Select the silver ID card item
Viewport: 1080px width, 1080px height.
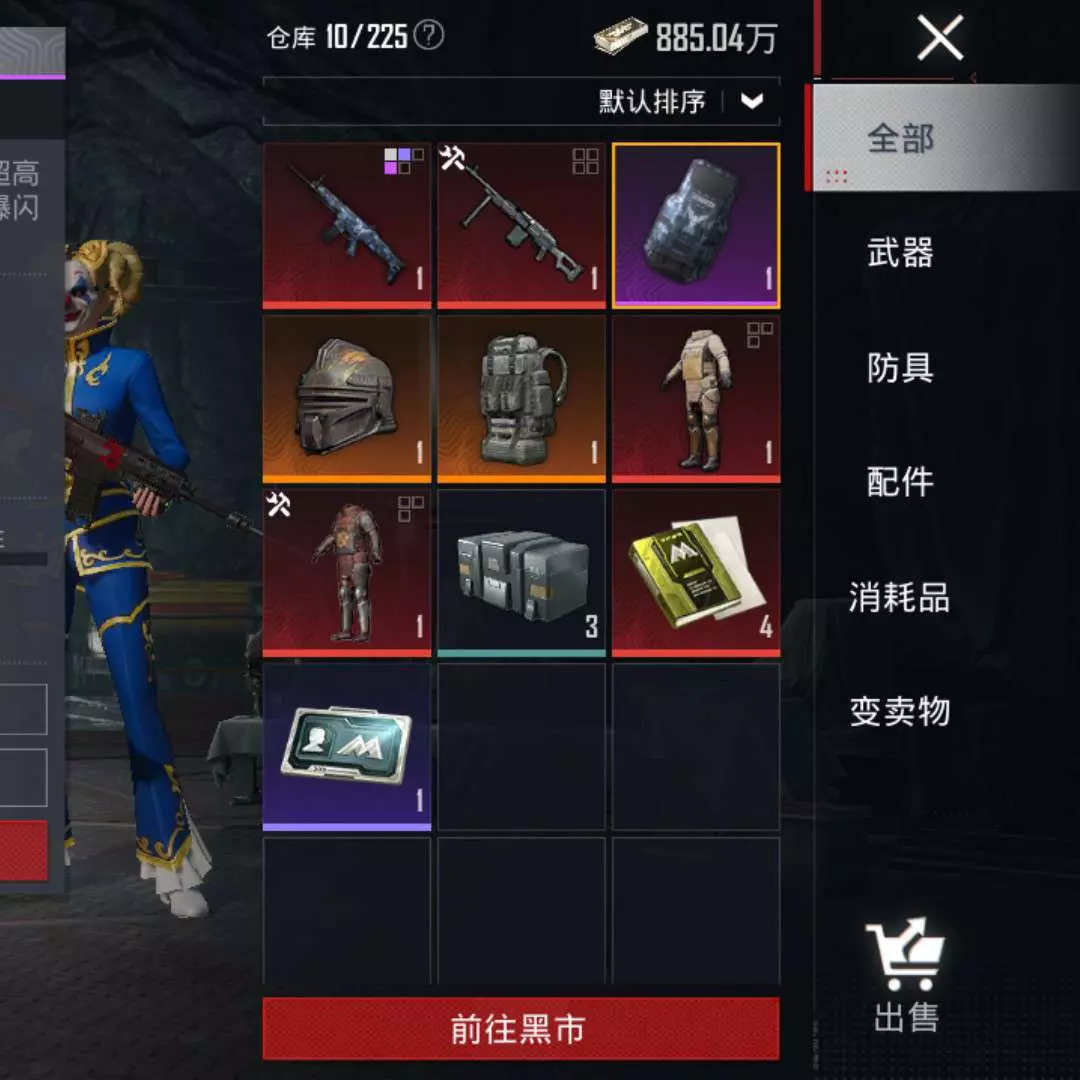[x=347, y=747]
